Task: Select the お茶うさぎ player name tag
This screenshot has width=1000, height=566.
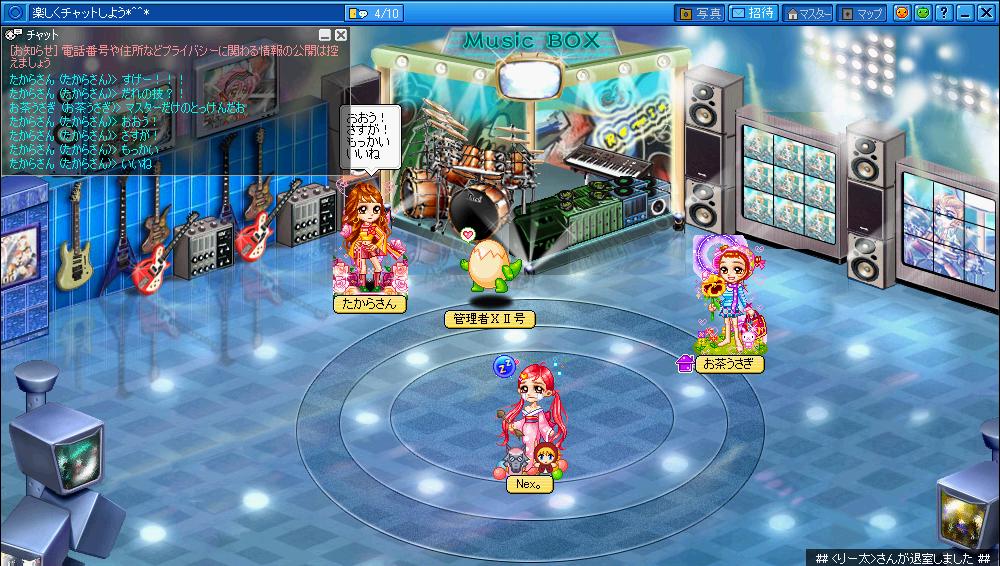Action: point(729,364)
